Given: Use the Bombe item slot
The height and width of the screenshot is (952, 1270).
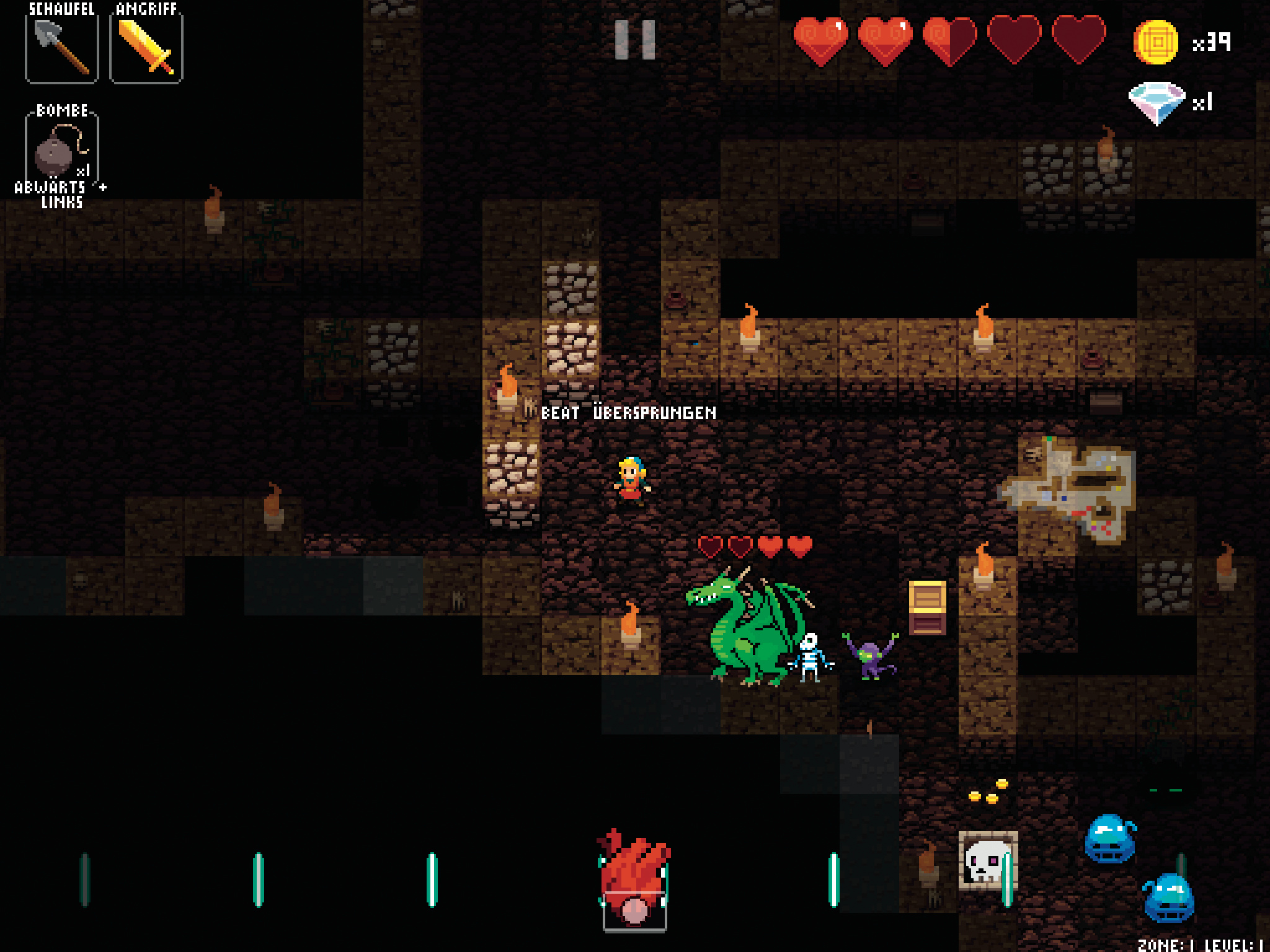Looking at the screenshot, I should (61, 149).
